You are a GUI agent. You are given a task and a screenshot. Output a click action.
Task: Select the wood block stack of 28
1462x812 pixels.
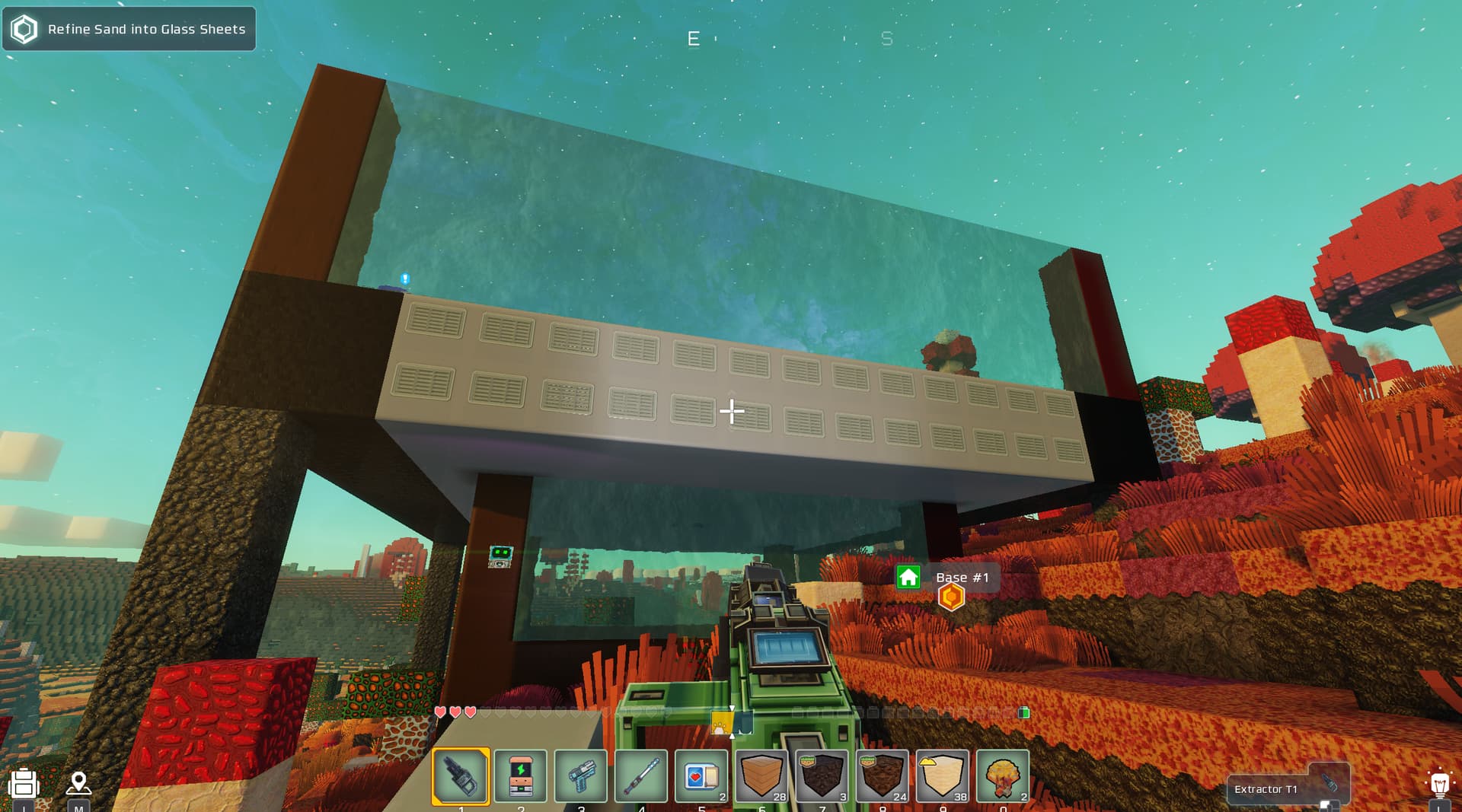tap(761, 776)
